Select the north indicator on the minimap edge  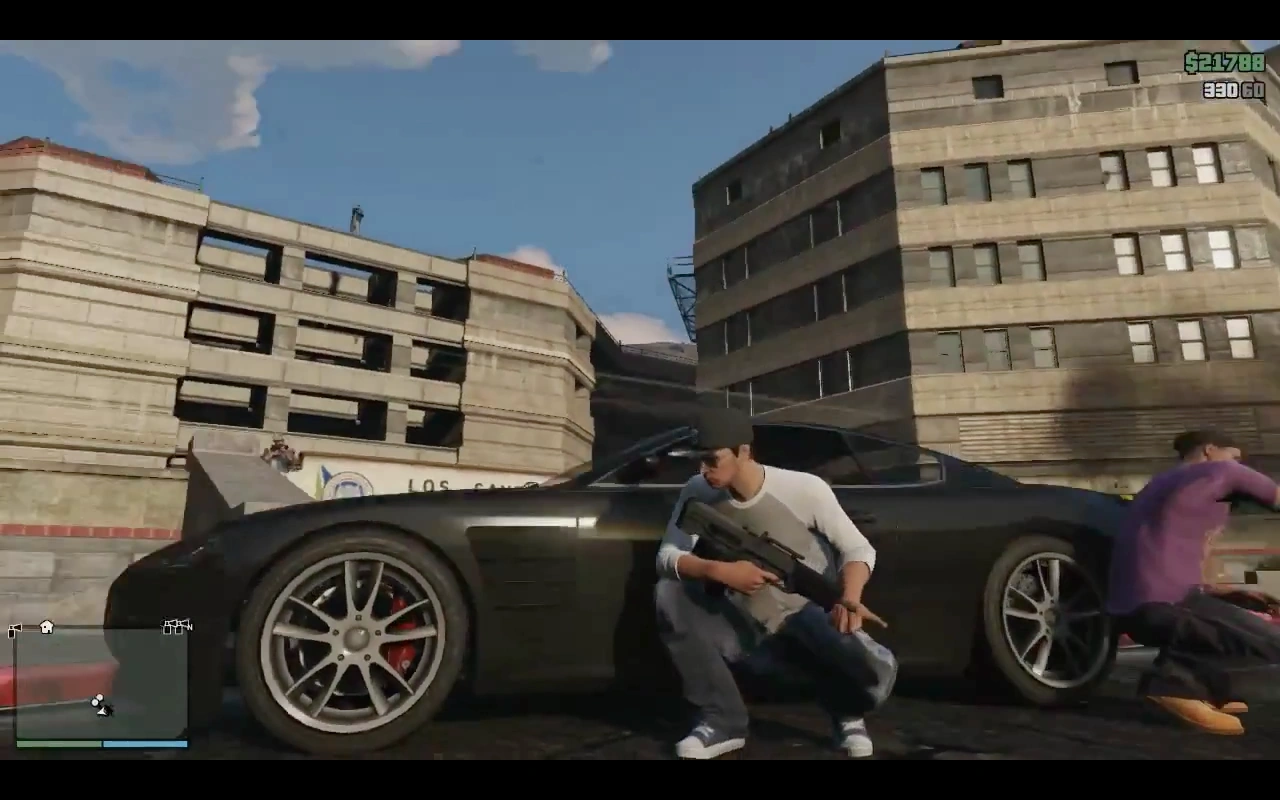(188, 628)
